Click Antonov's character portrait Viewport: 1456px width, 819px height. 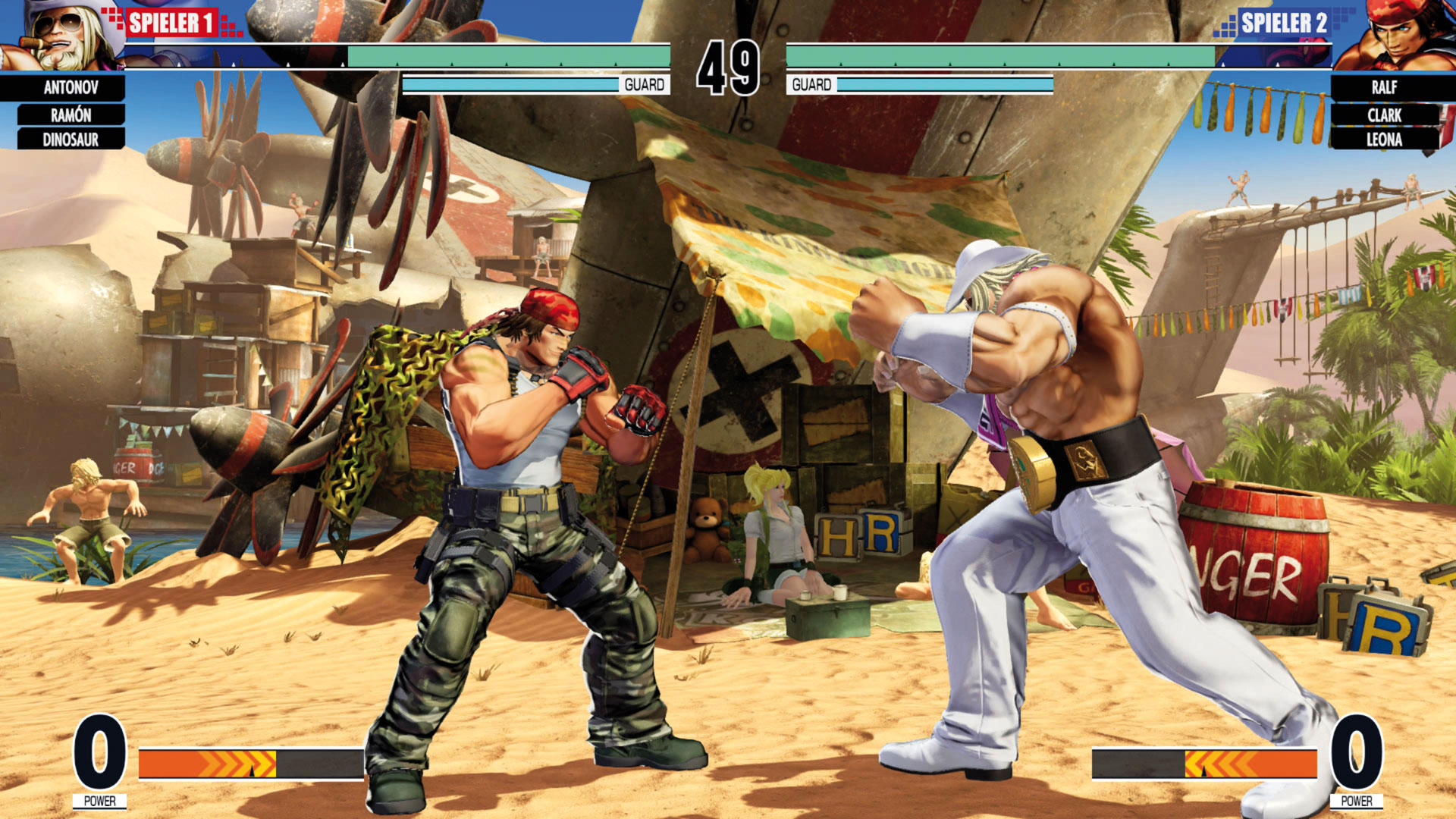click(x=61, y=36)
